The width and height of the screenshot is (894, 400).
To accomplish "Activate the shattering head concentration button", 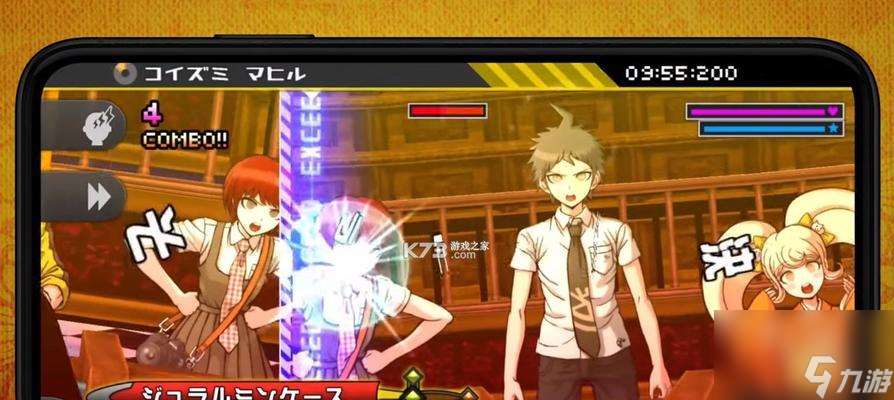I will click(x=99, y=126).
